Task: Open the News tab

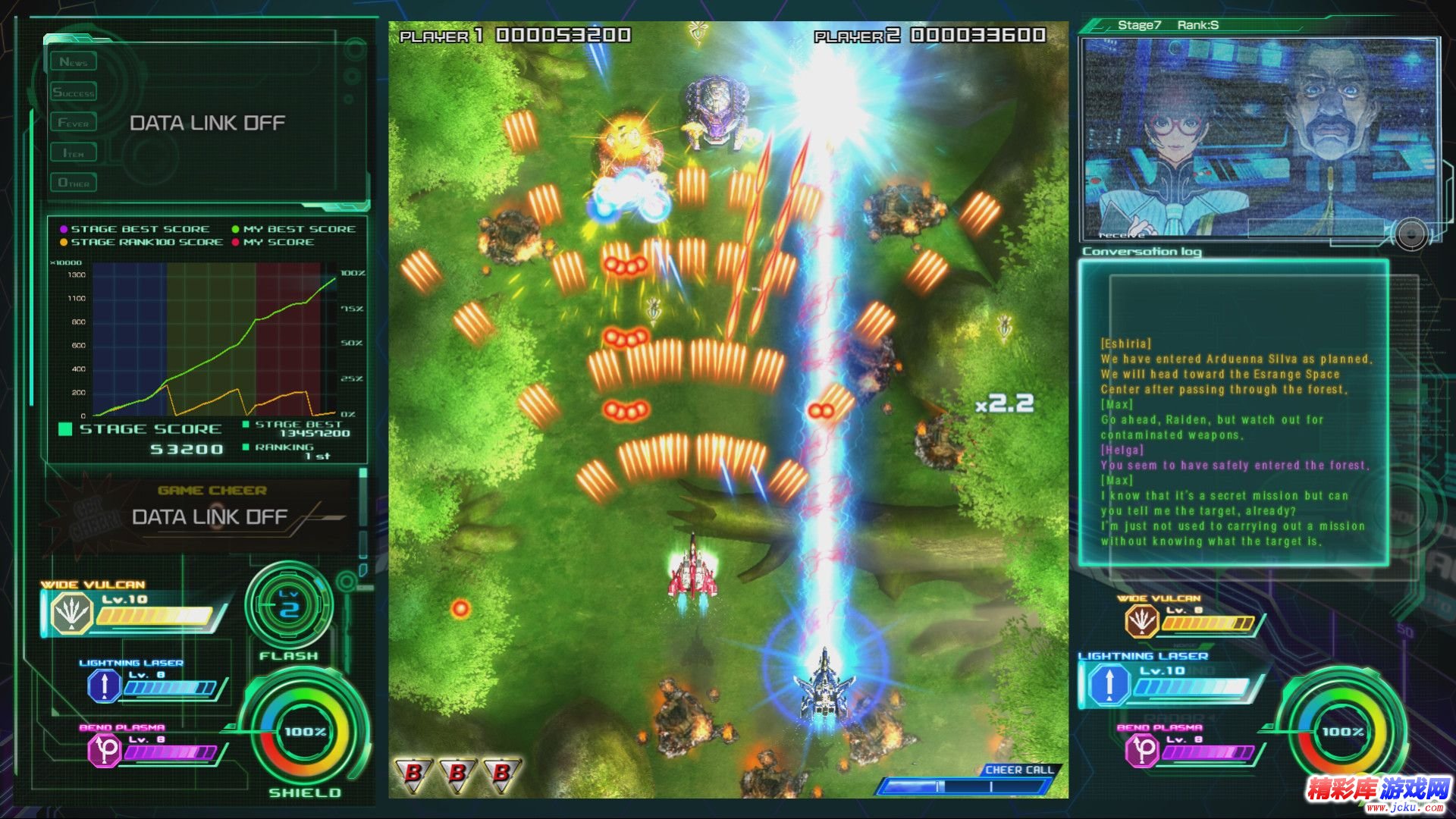Action: (74, 62)
